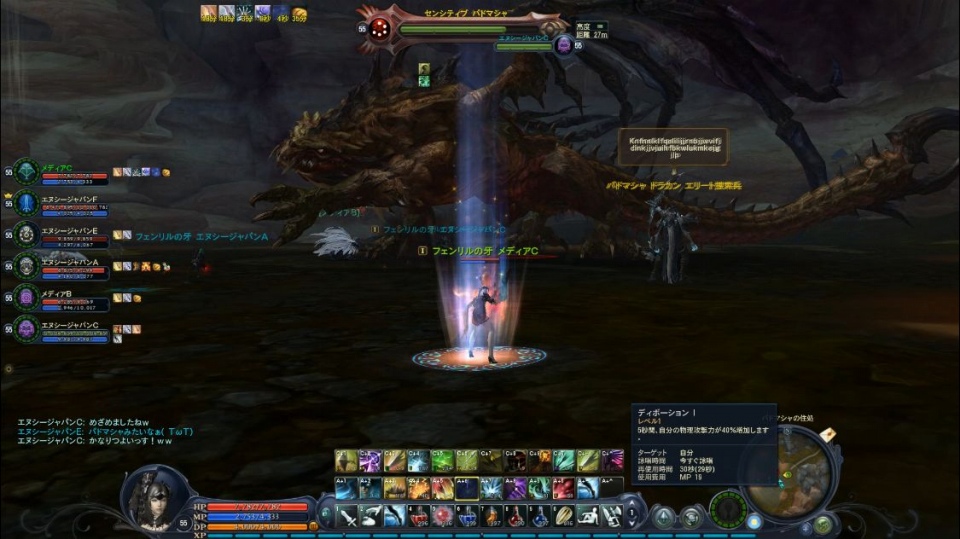Click the gold bread buff icon
Viewport: 960px width, 539px height.
pyautogui.click(x=299, y=13)
